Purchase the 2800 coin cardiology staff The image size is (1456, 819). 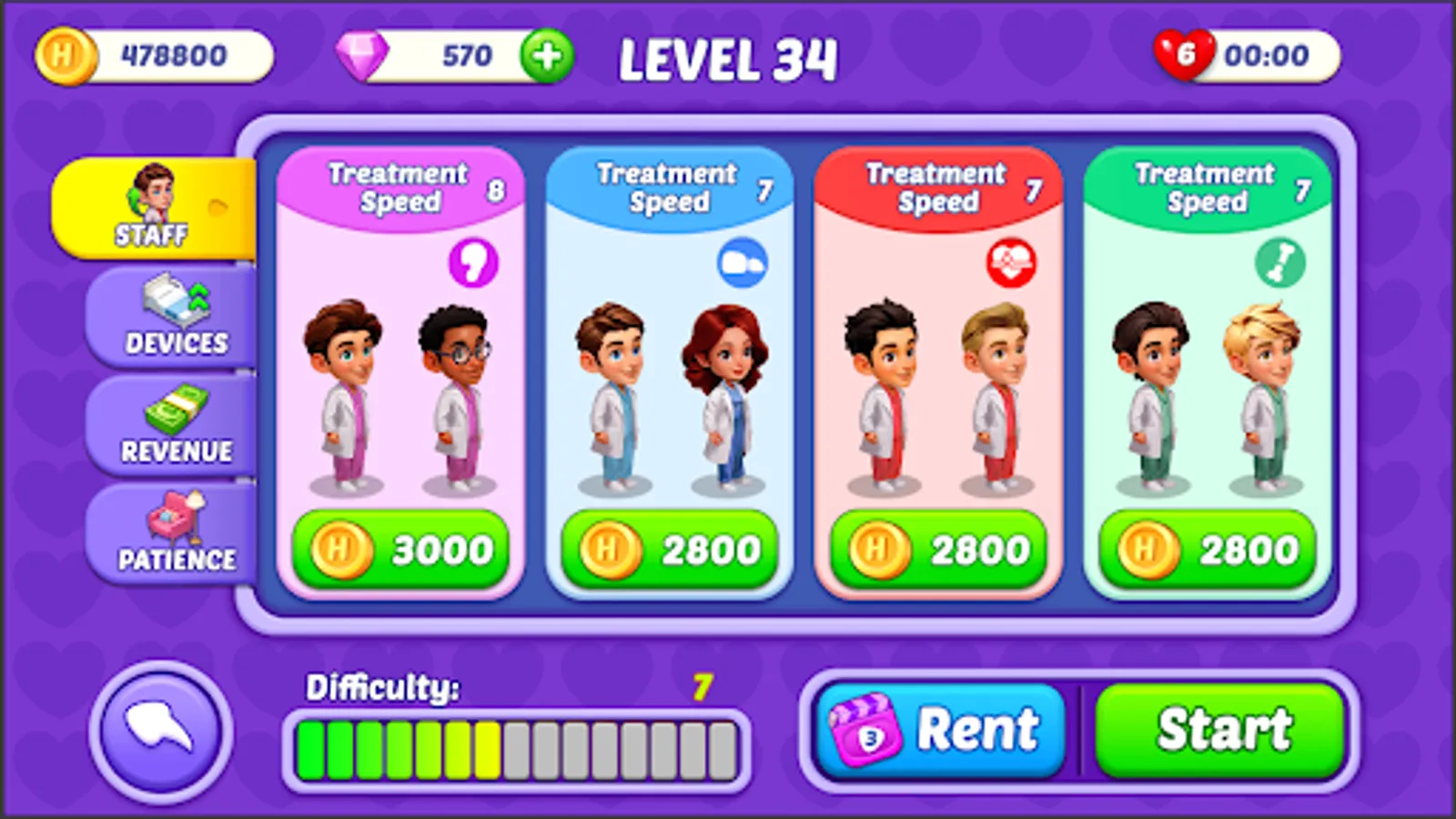[937, 549]
